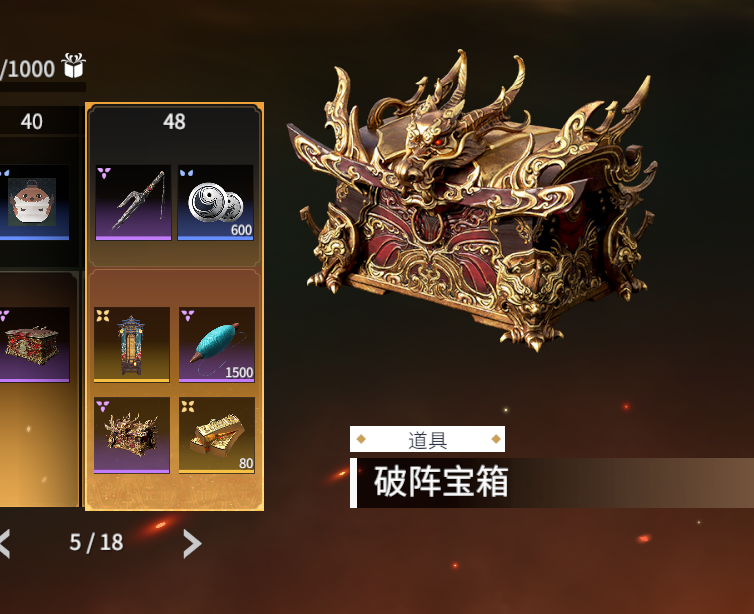Select the teal feather item with 1500
This screenshot has height=614, width=754.
(x=216, y=344)
